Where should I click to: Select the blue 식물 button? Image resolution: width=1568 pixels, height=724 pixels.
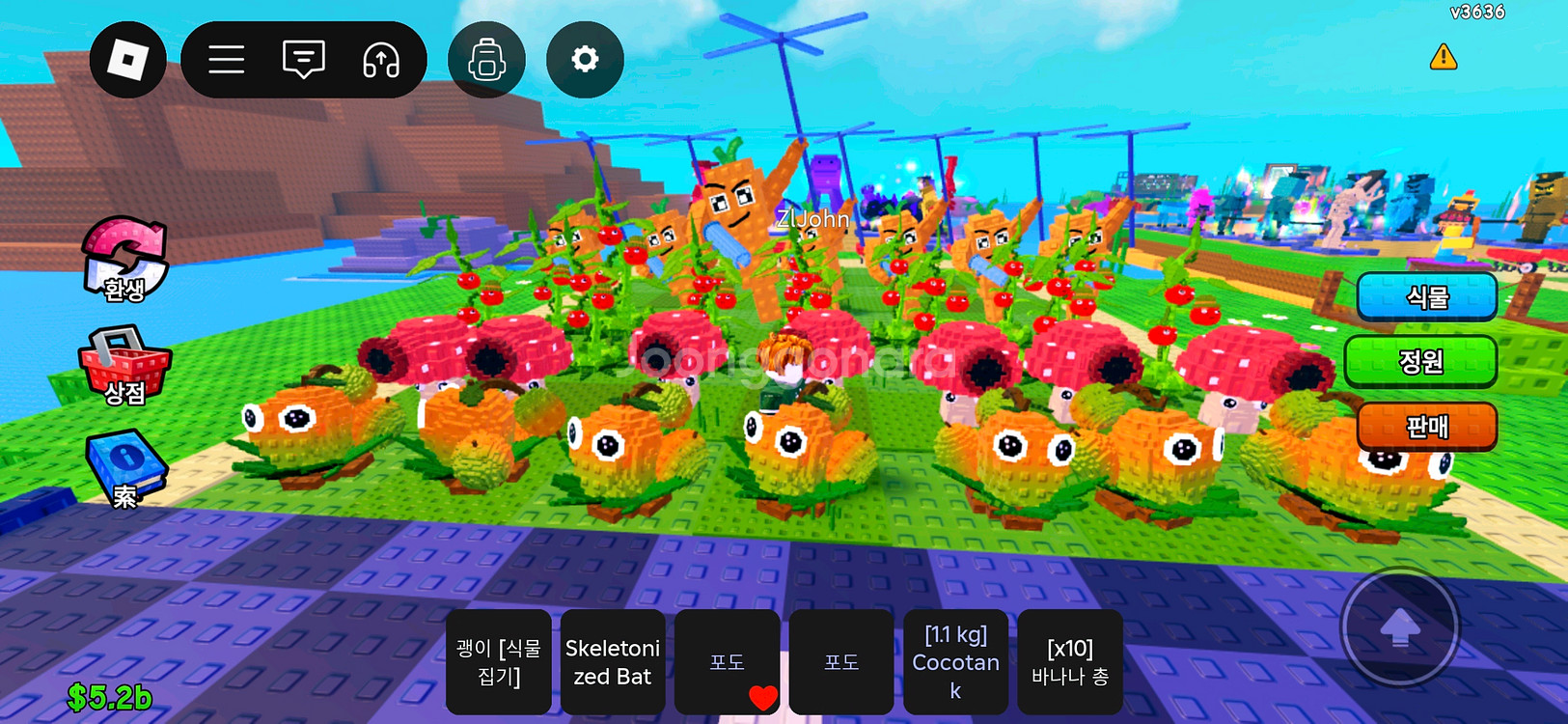(1426, 297)
